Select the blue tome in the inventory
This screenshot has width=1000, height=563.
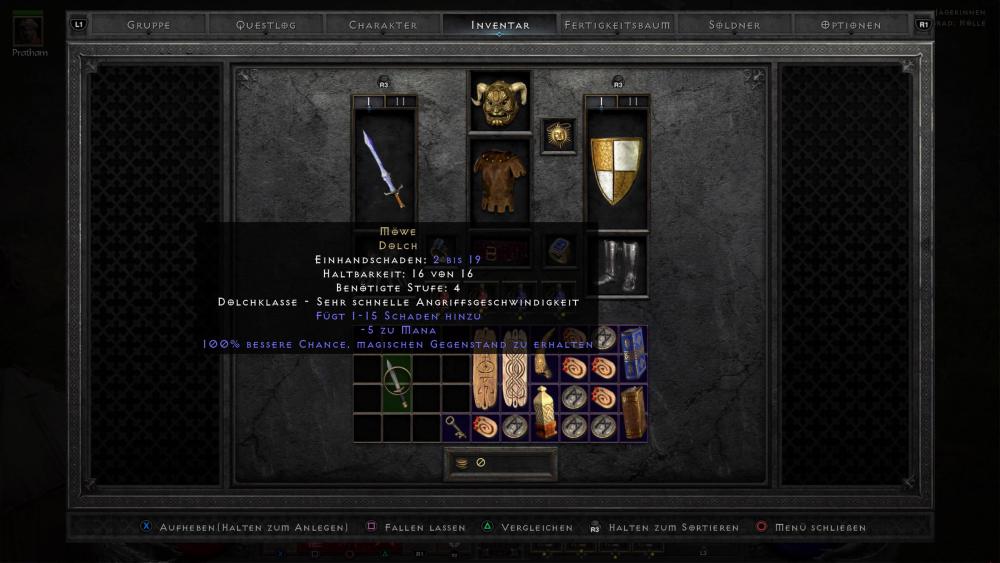[x=633, y=352]
